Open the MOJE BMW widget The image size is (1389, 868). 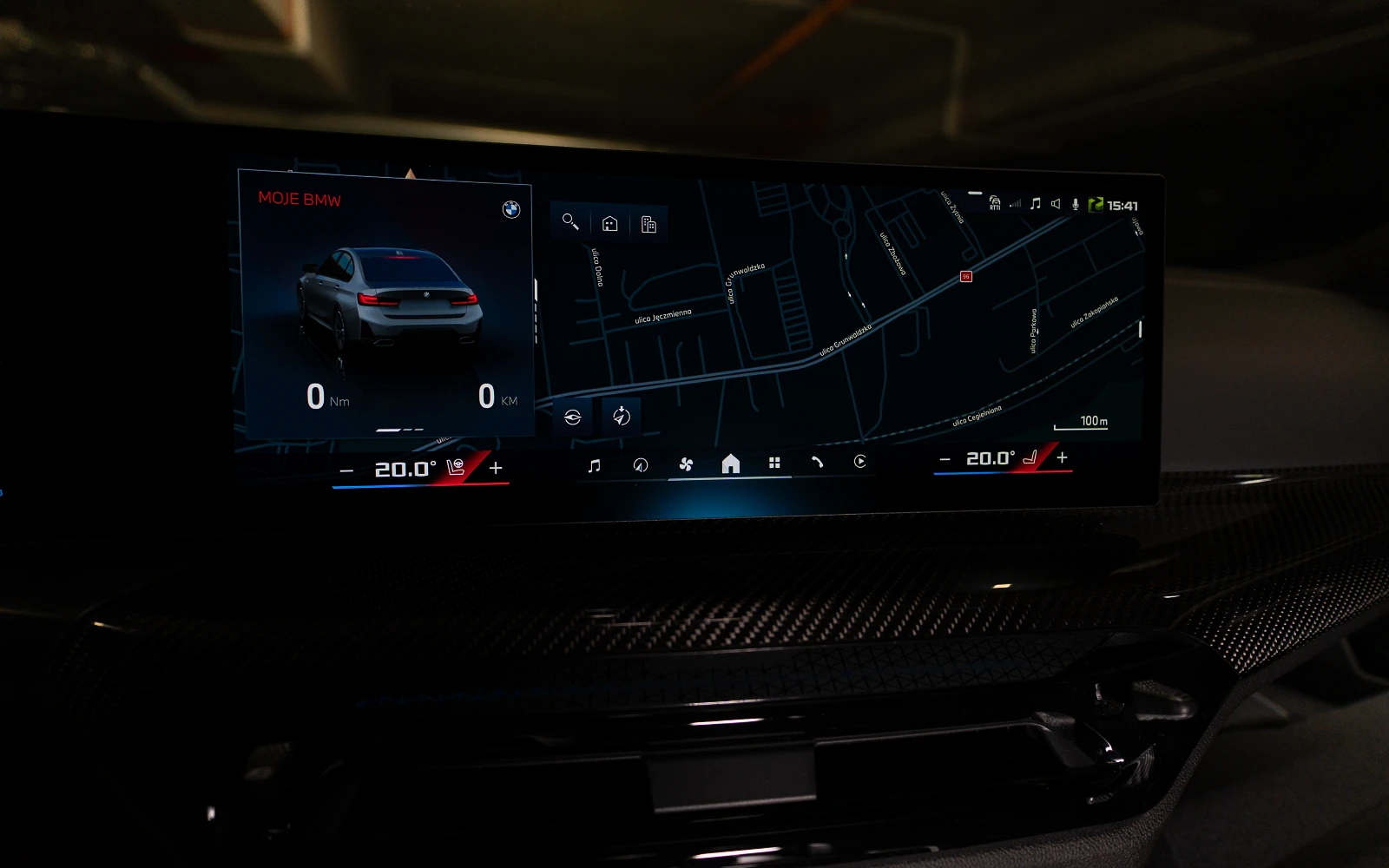[300, 199]
